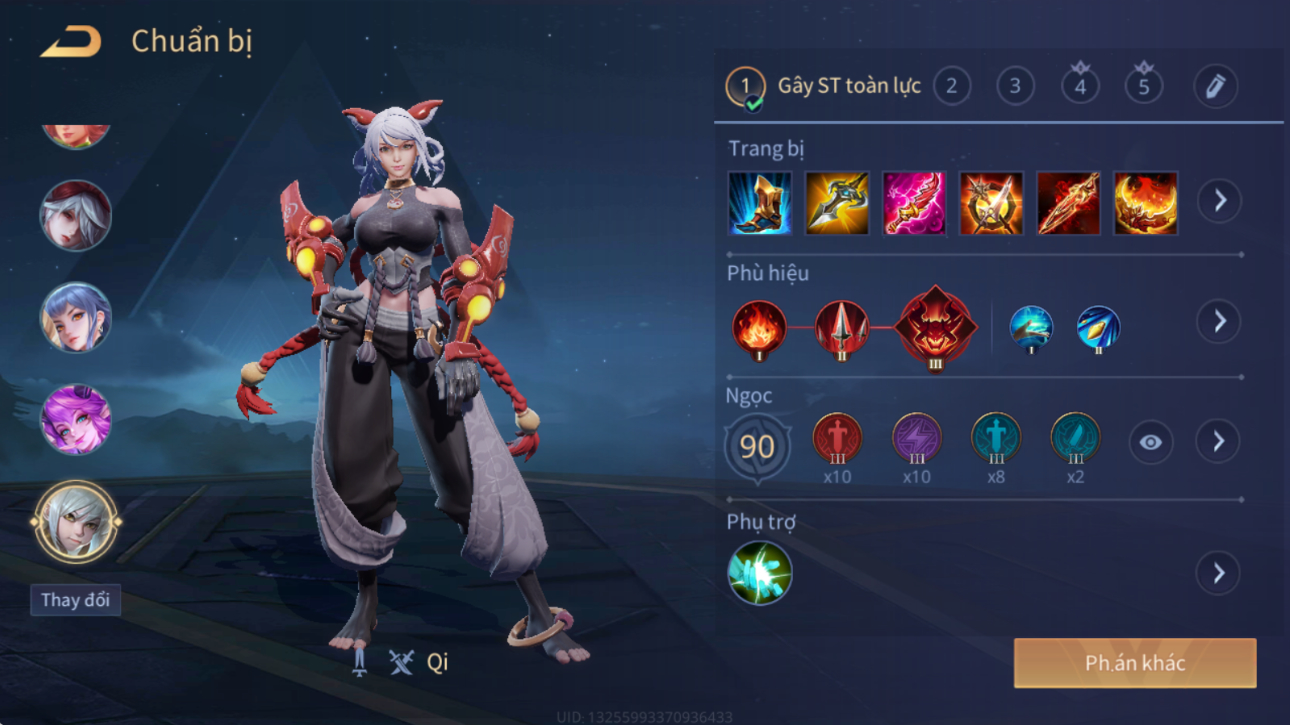Select the purple lightning gem x10
The width and height of the screenshot is (1290, 725).
[916, 439]
